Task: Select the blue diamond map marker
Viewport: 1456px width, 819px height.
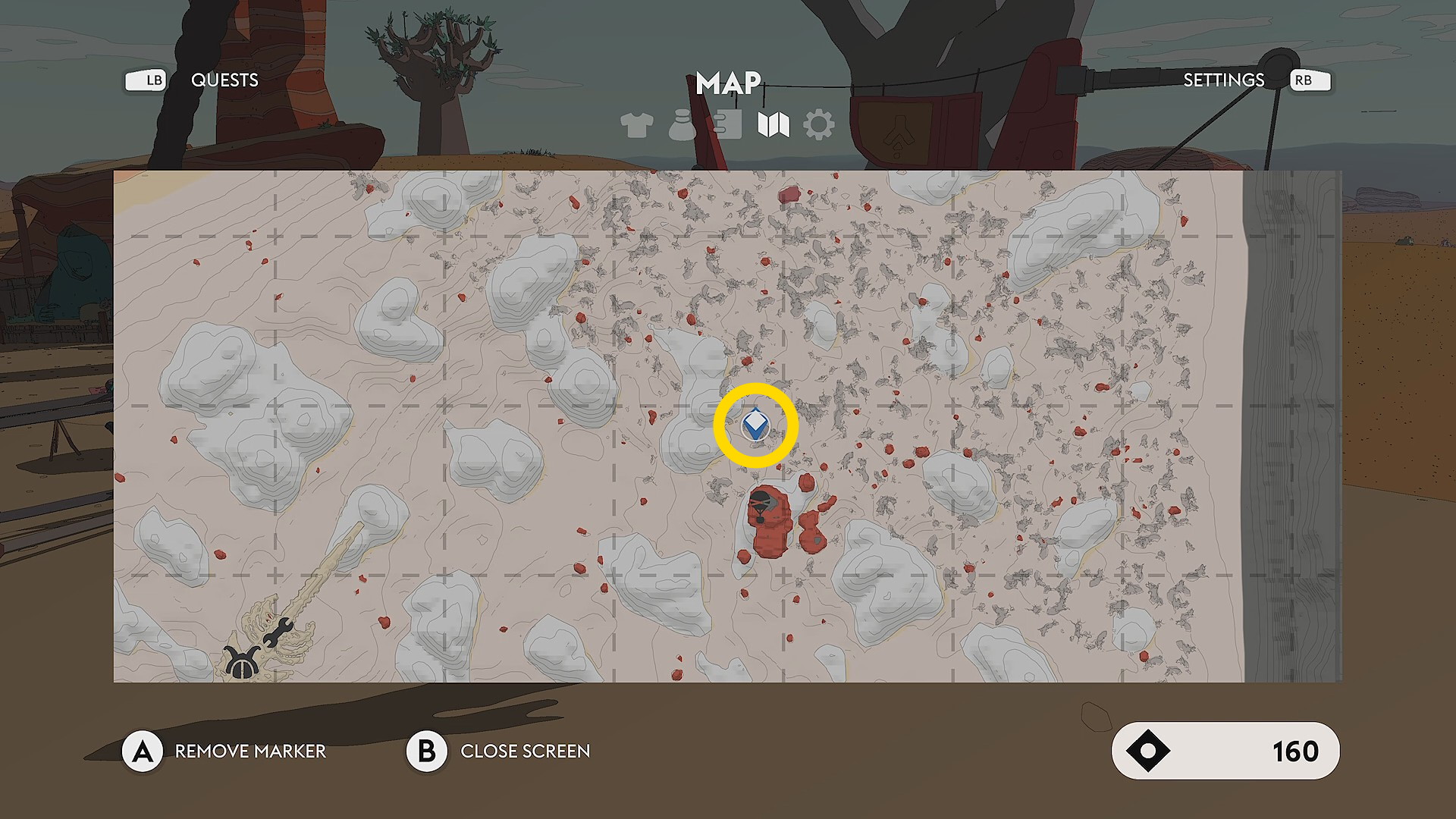Action: pos(755,425)
